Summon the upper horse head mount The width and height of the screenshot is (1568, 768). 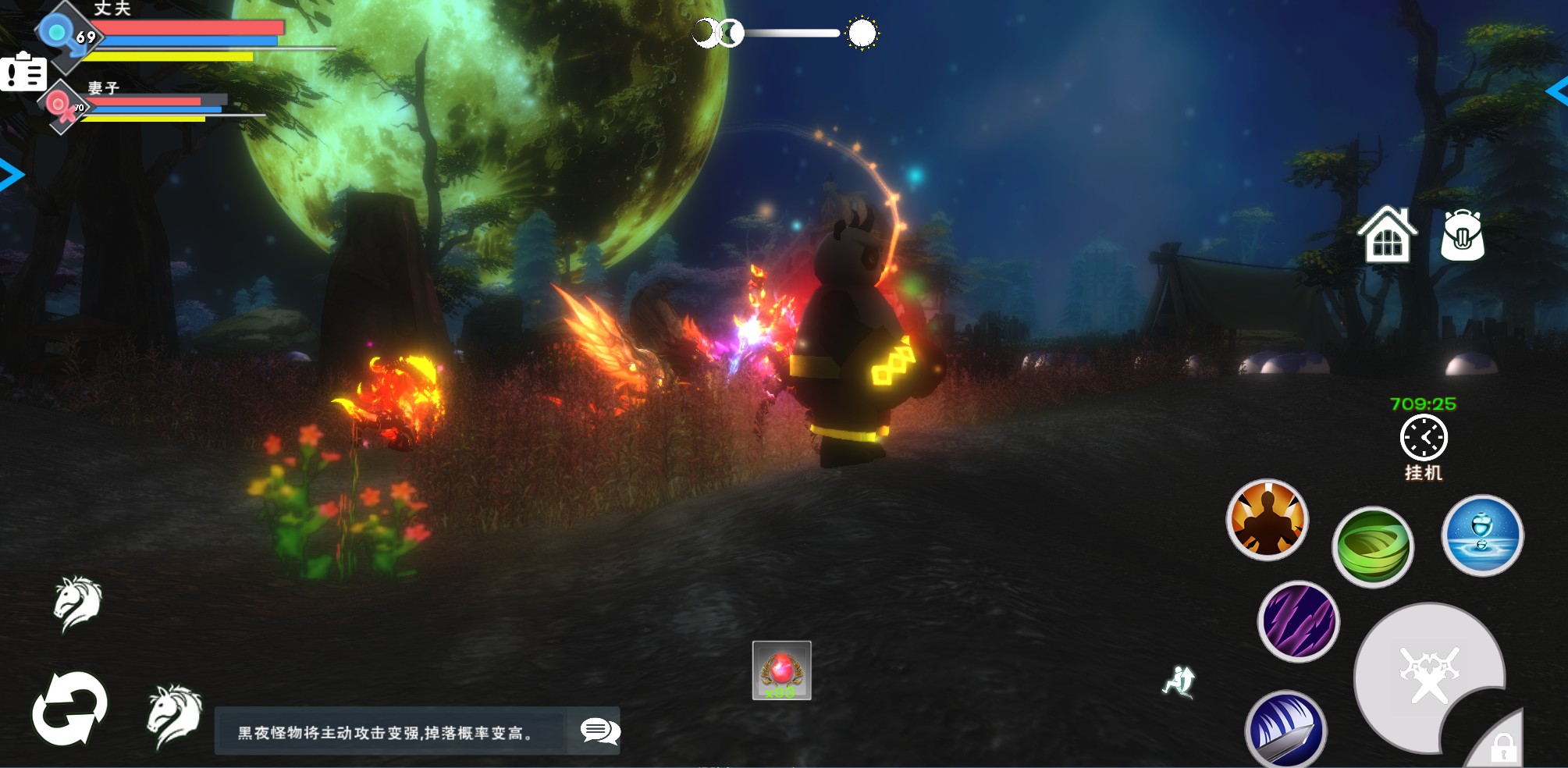[78, 603]
